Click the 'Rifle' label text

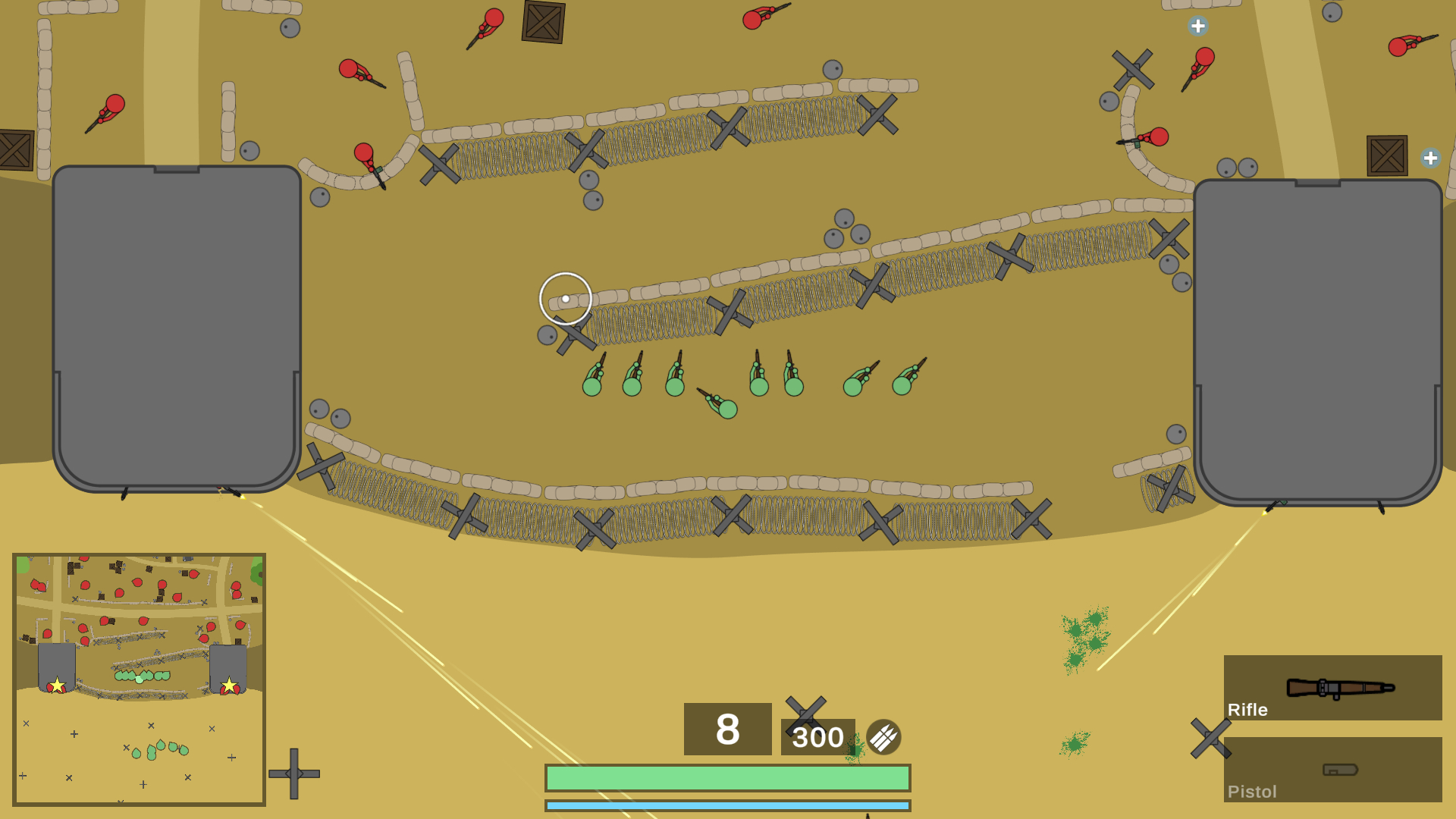click(x=1247, y=710)
